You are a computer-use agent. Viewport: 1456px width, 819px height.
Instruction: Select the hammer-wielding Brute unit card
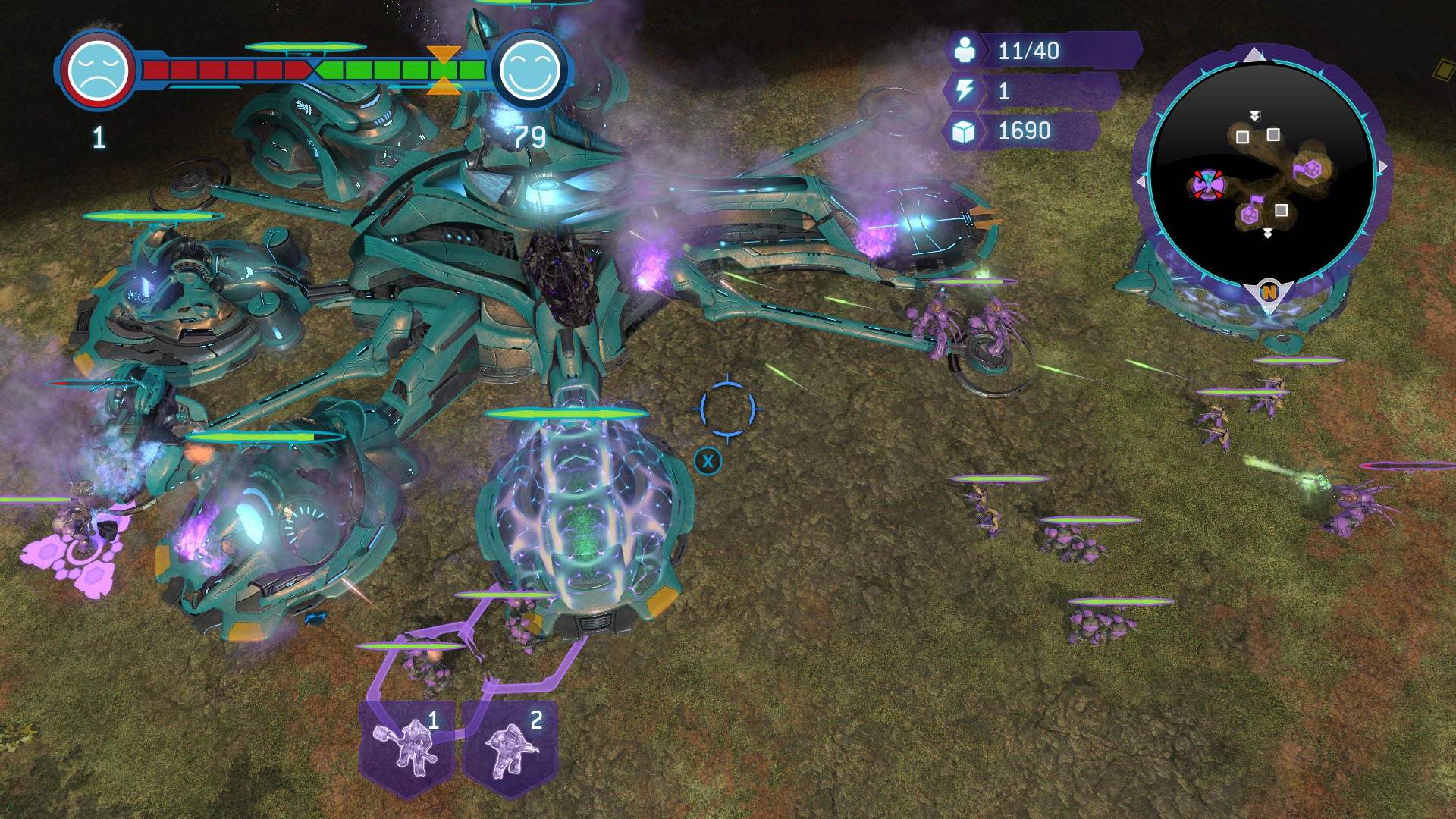coord(407,747)
